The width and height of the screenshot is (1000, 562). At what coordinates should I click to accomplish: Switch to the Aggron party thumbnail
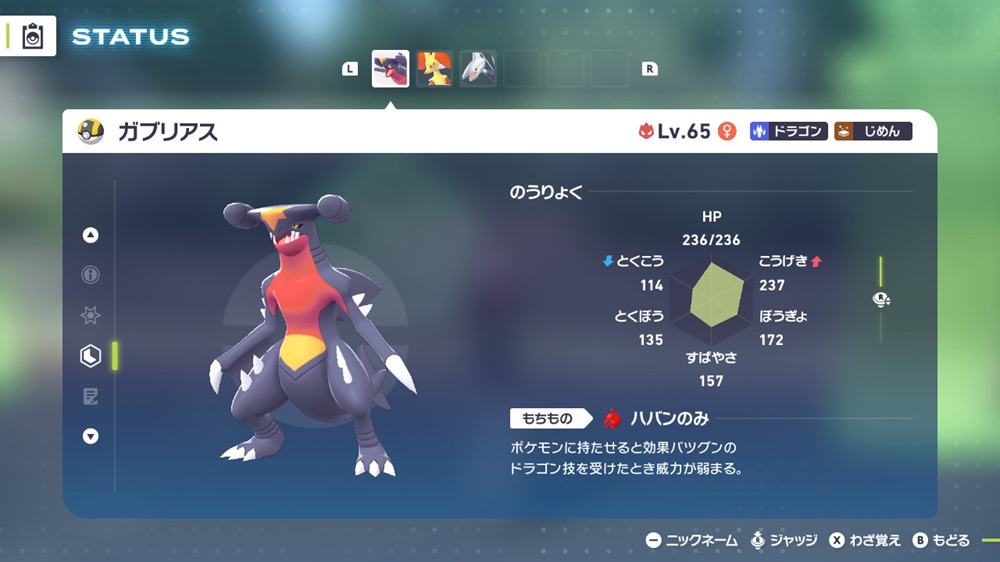(x=478, y=69)
